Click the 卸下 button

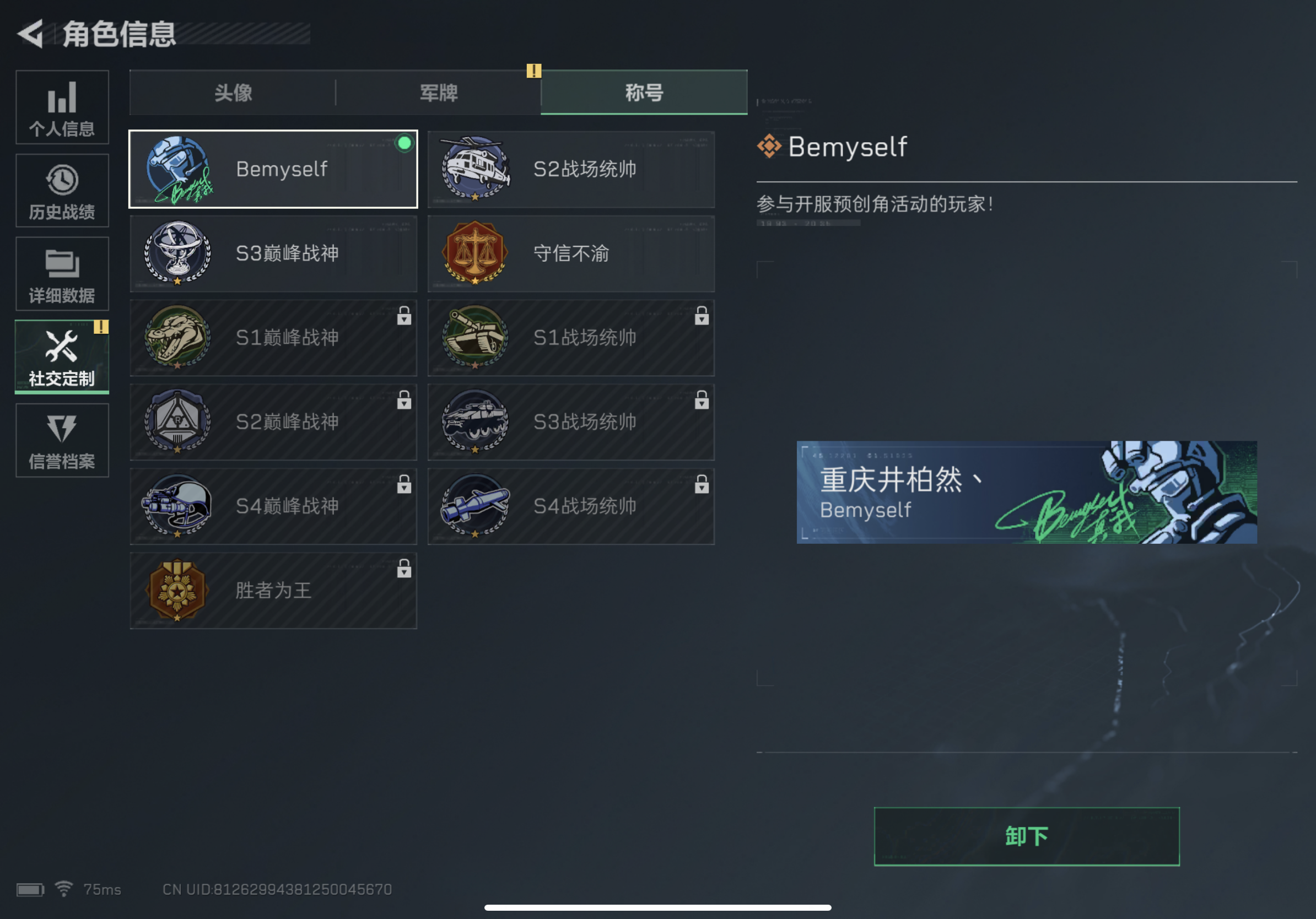click(x=1026, y=835)
